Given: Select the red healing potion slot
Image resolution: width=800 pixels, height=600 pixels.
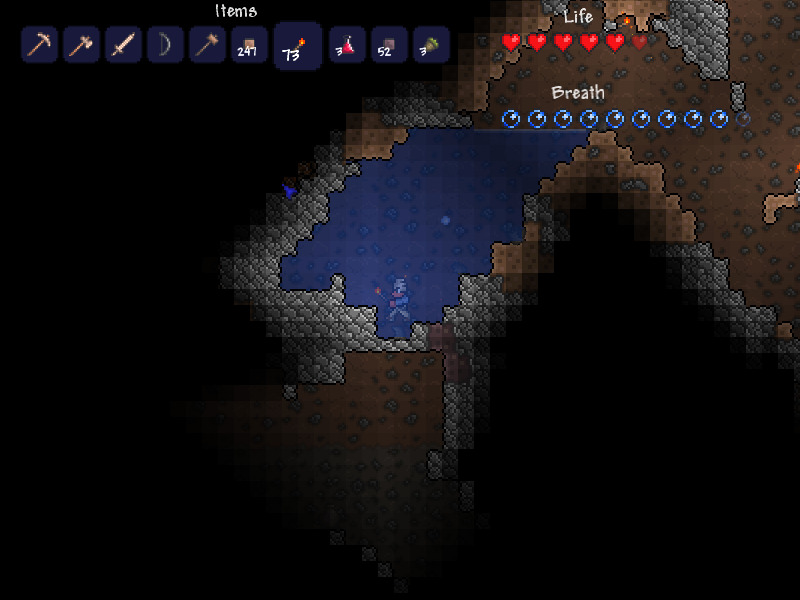Looking at the screenshot, I should pos(347,45).
